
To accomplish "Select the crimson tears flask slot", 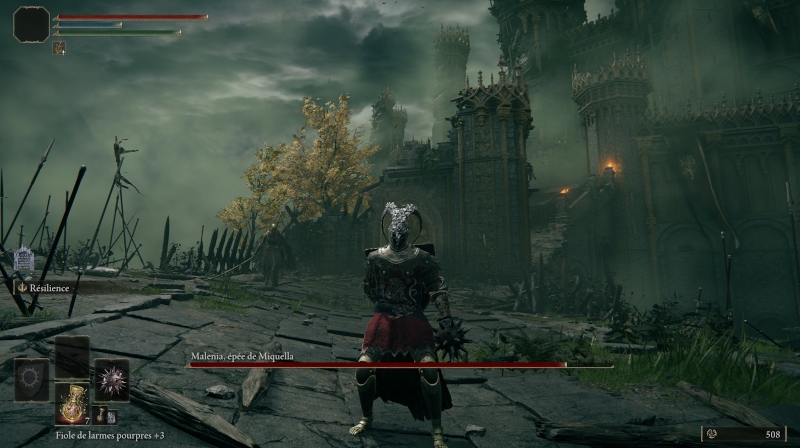I will point(72,403).
